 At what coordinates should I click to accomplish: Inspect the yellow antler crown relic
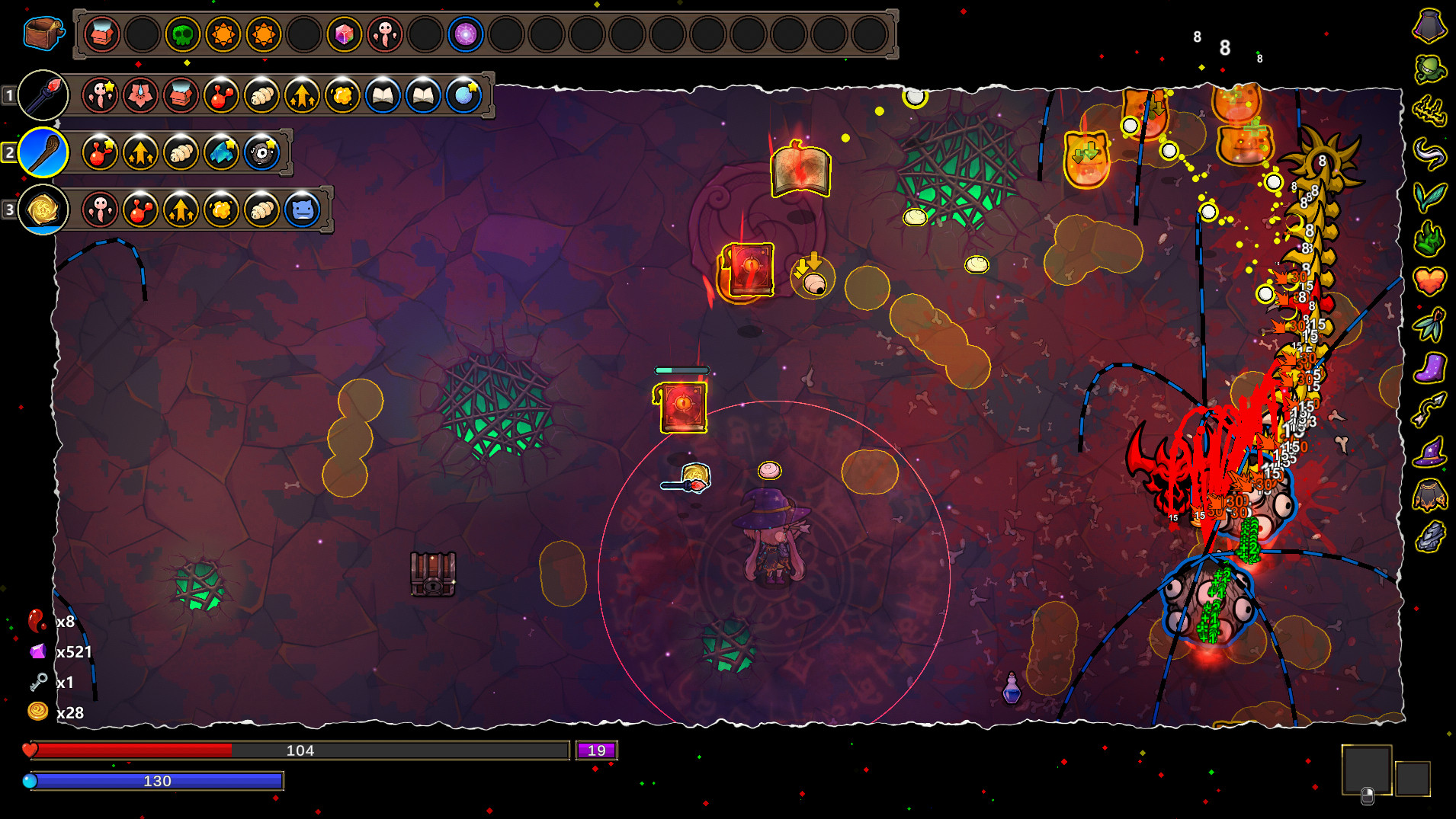(x=1429, y=111)
